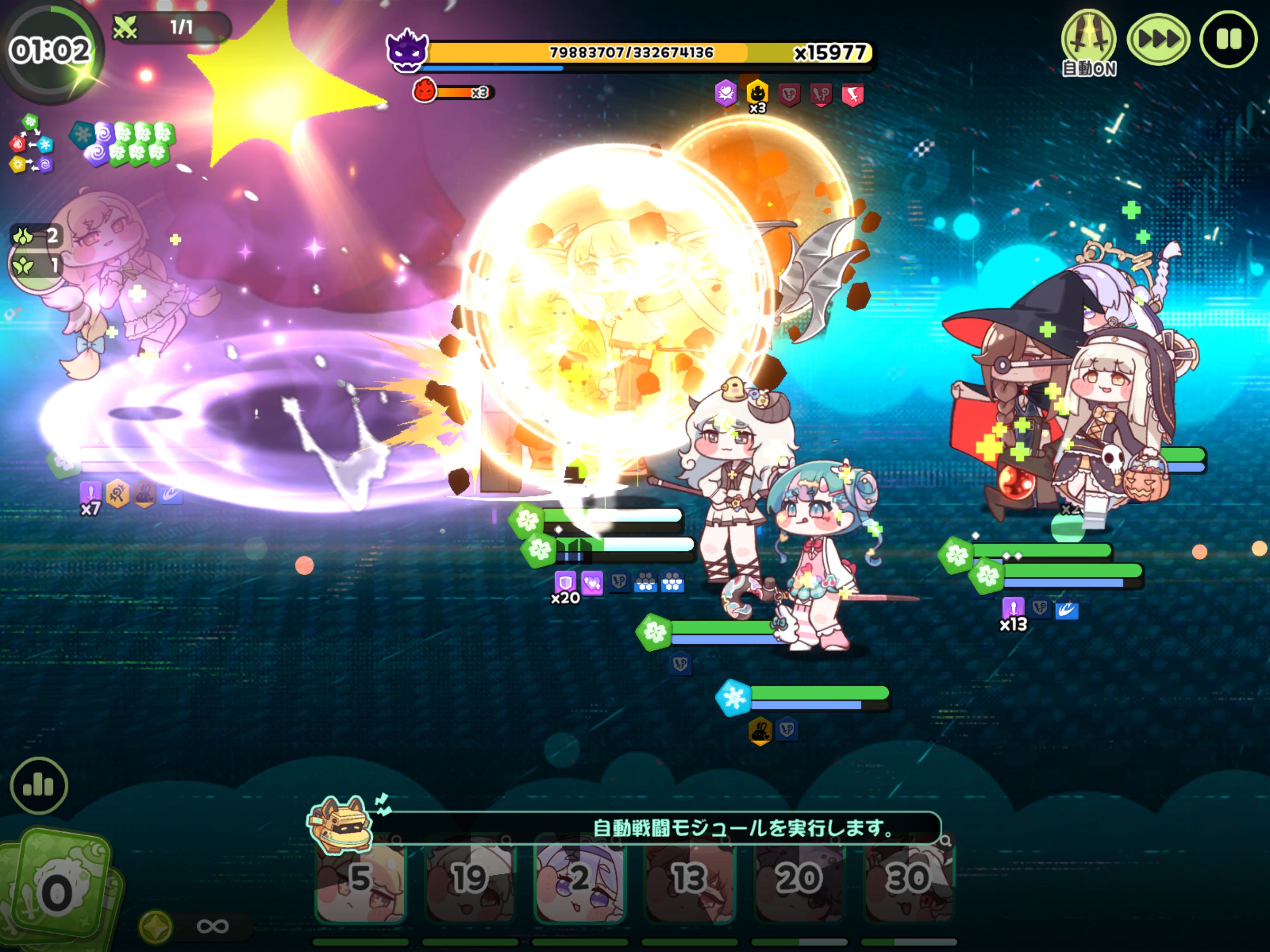This screenshot has width=1270, height=952.
Task: Open the battle statistics bar-chart button
Action: (39, 785)
